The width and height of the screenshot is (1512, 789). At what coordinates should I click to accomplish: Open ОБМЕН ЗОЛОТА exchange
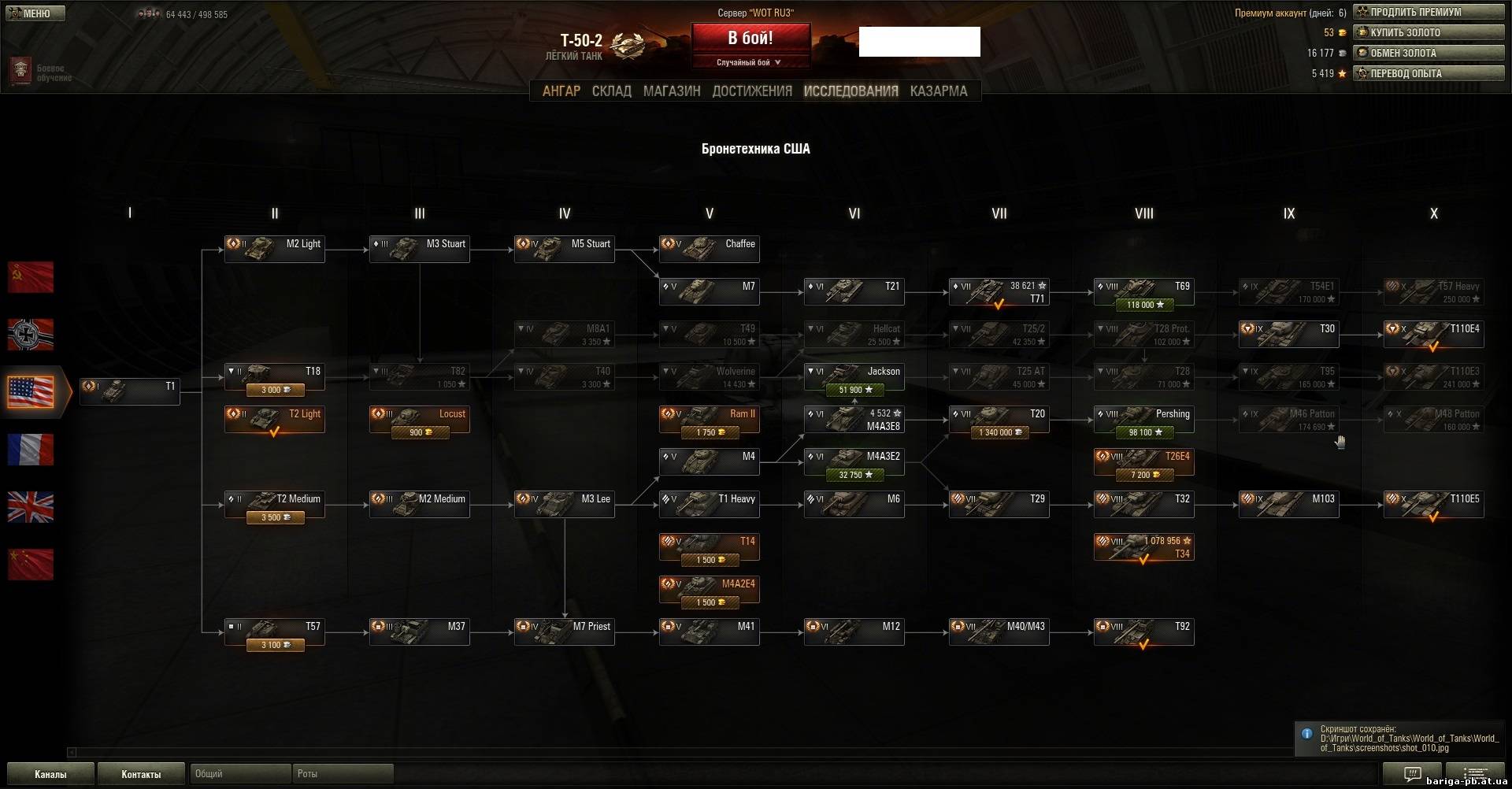[1429, 53]
